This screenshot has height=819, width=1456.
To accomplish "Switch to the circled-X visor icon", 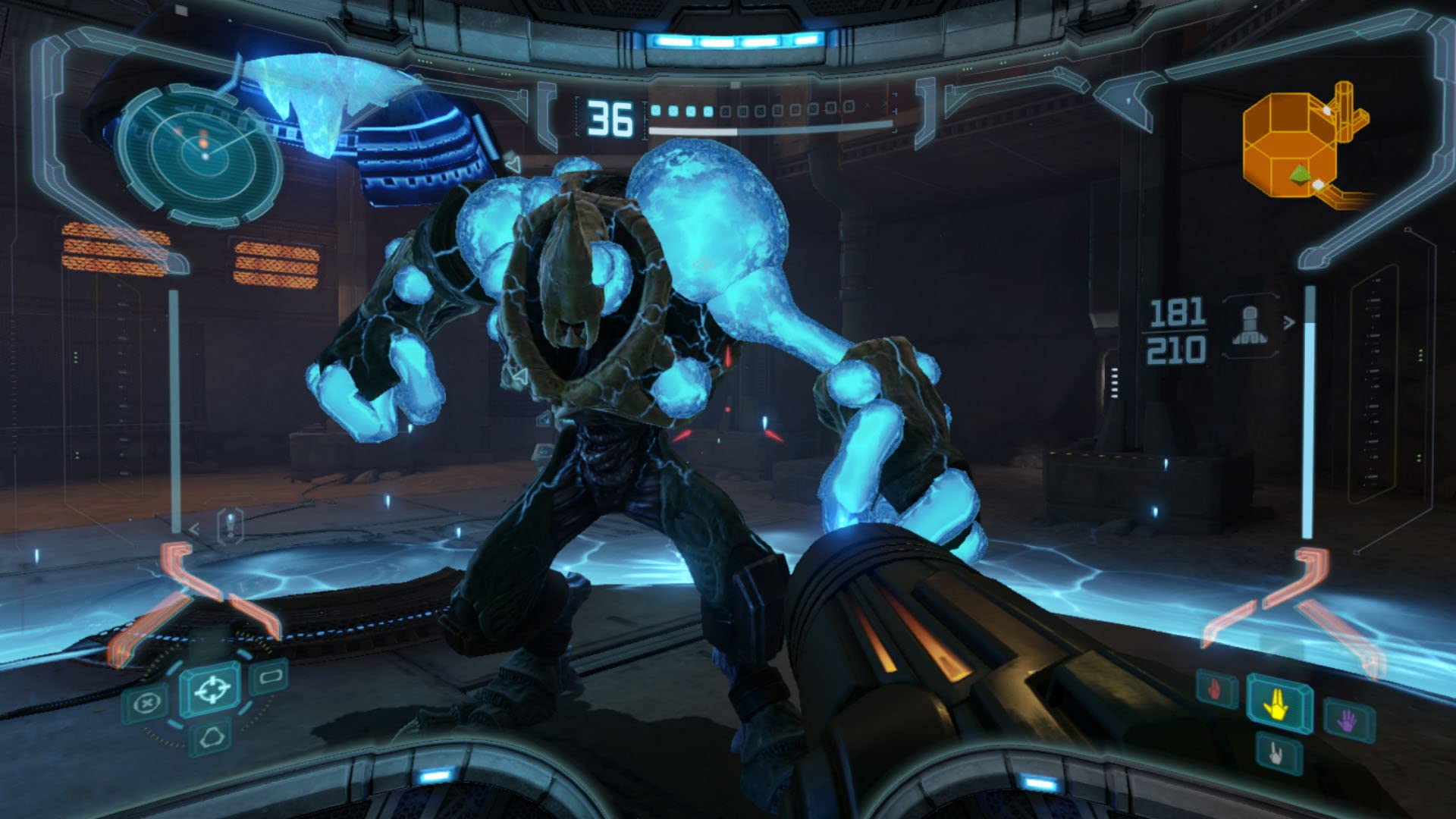I will pyautogui.click(x=146, y=704).
